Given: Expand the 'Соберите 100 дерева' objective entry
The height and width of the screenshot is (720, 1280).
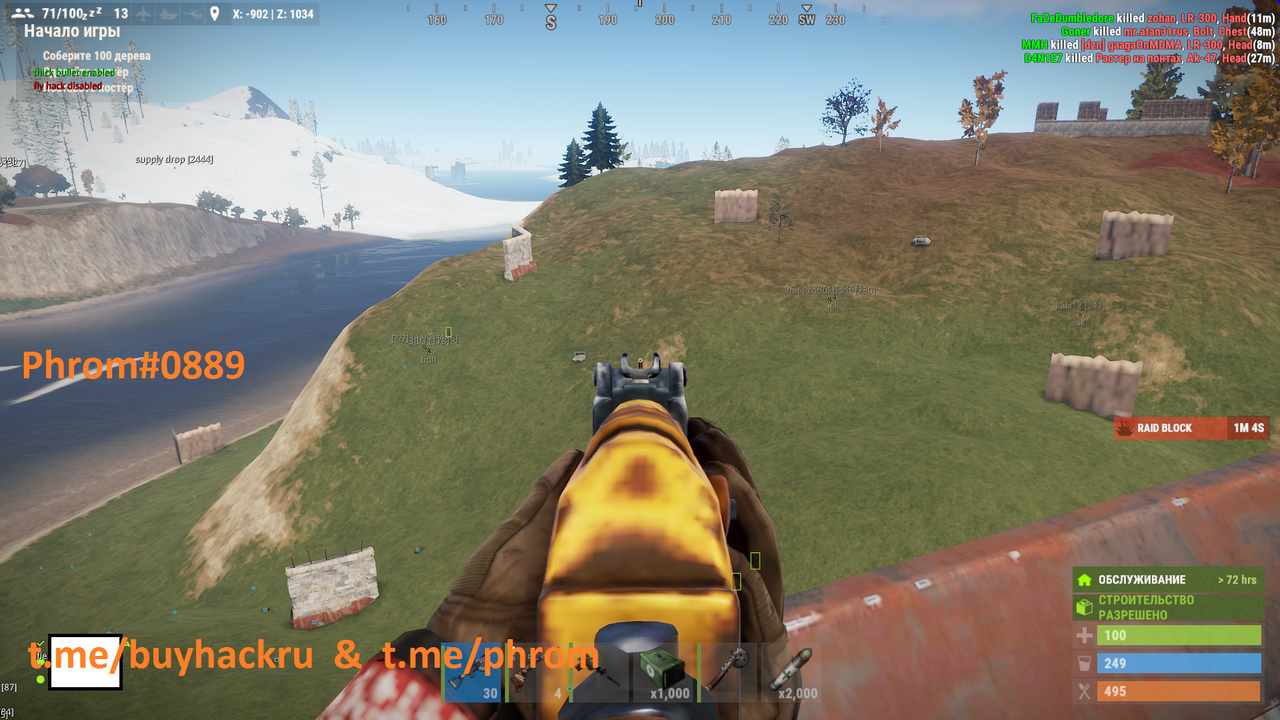Looking at the screenshot, I should 97,55.
